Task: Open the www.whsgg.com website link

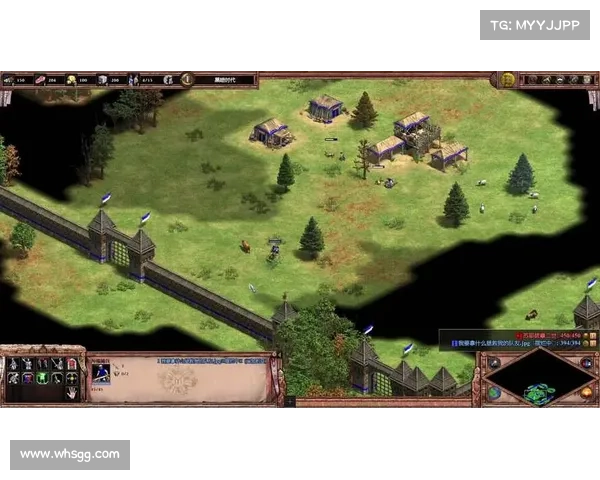Action: (71, 455)
